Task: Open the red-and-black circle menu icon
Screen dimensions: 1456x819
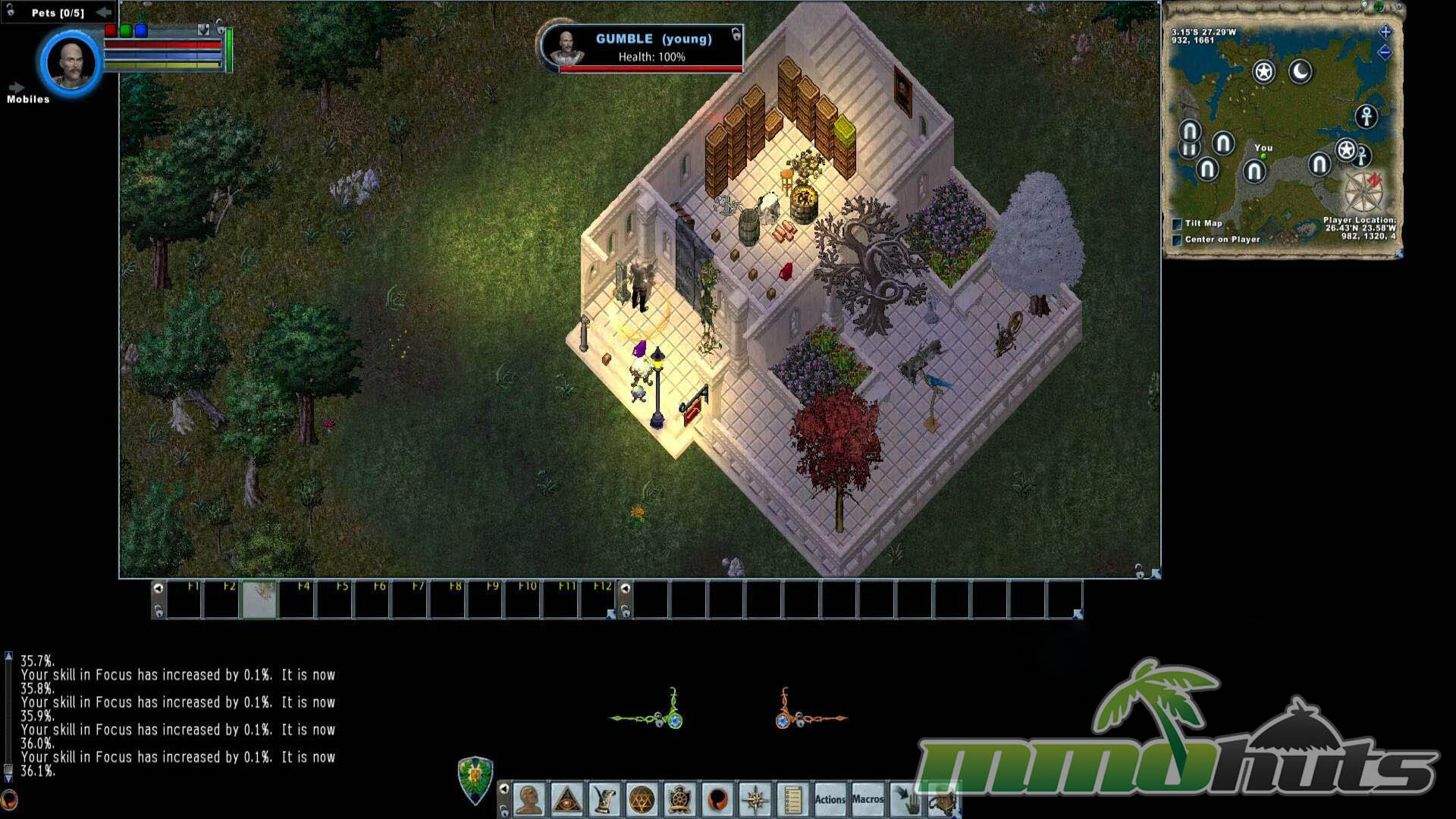Action: pos(717,799)
